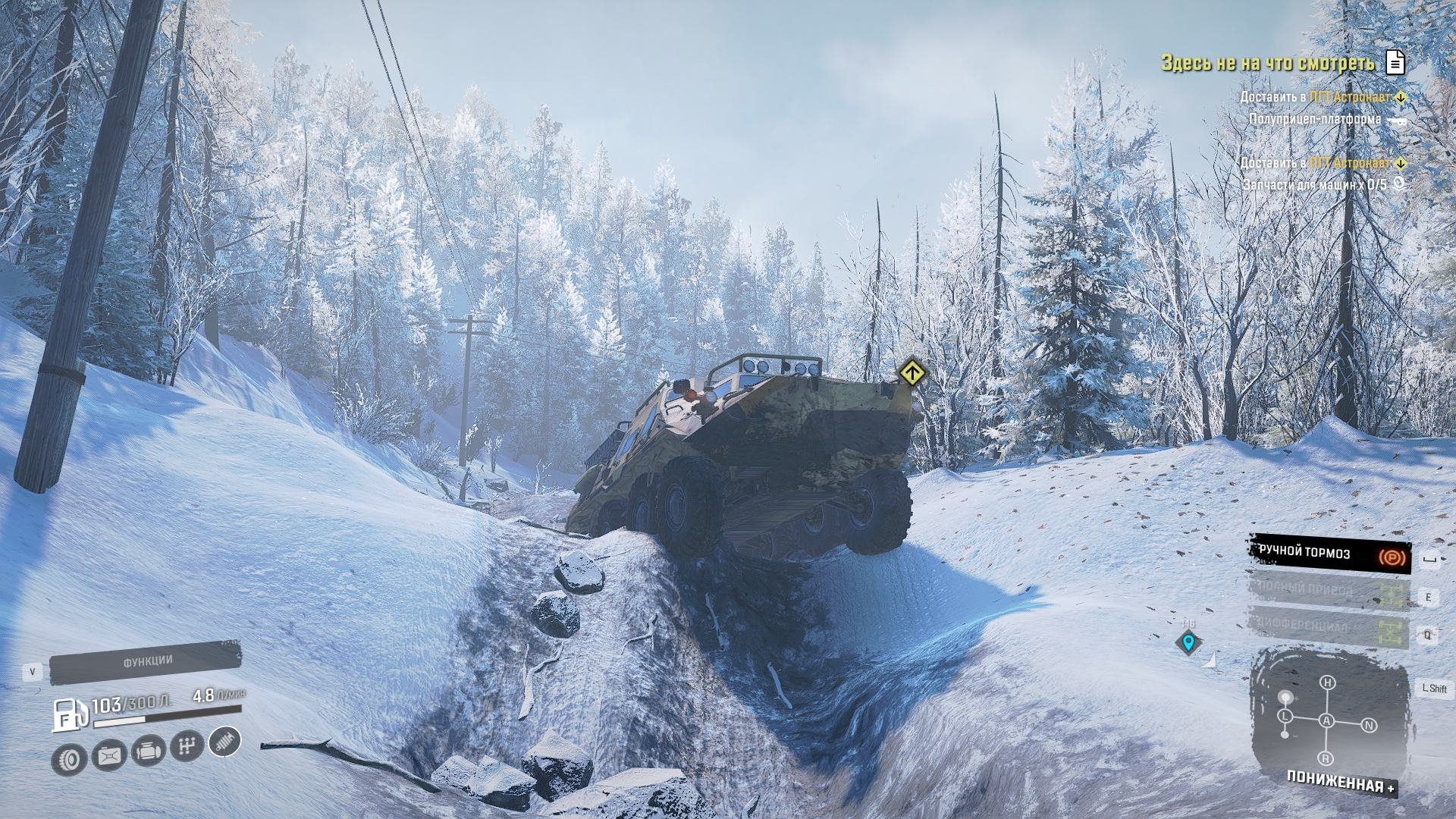Screen dimensions: 1456x819
Task: Open the Функции panel
Action: (x=146, y=662)
